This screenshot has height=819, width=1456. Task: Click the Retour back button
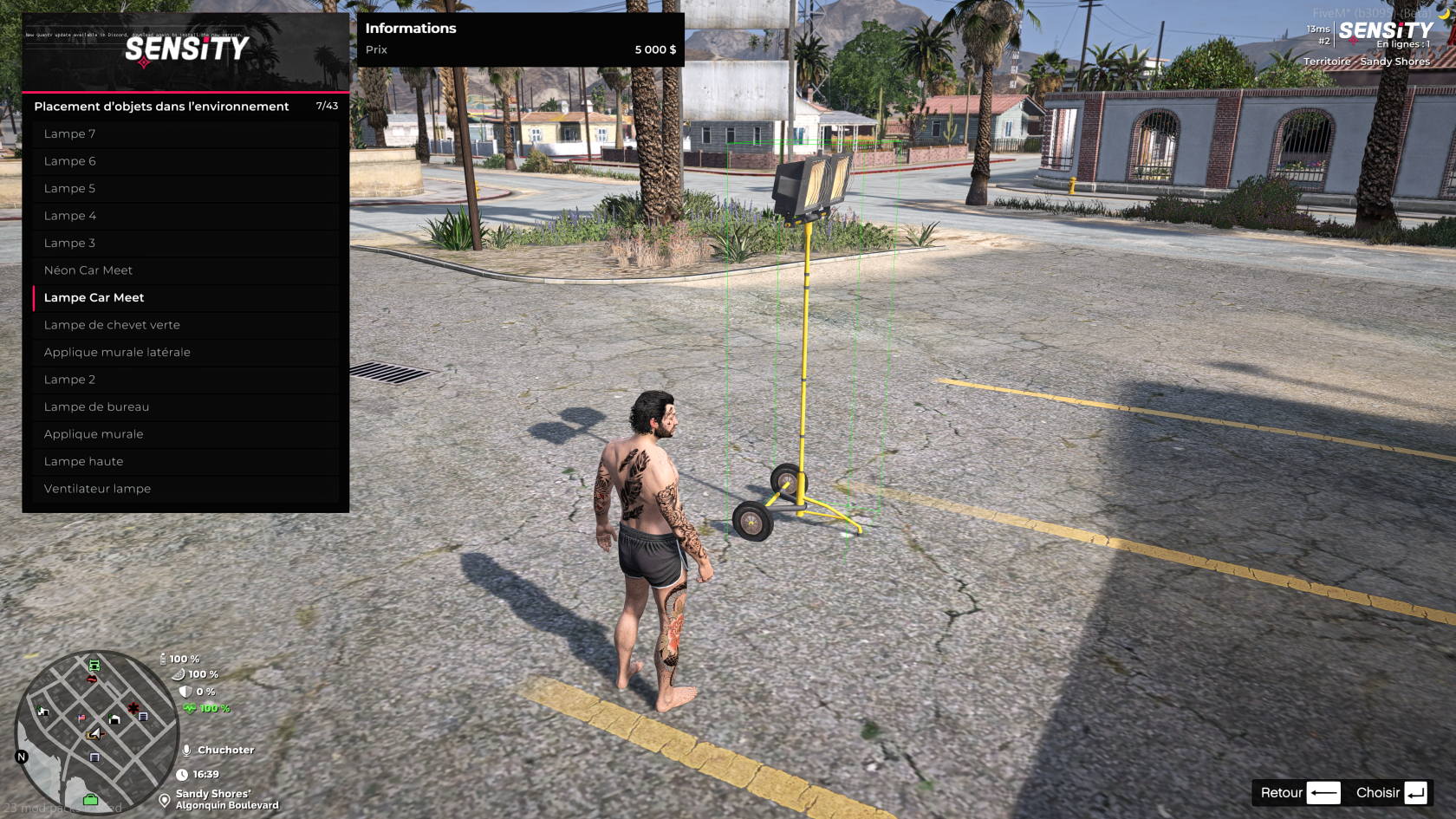click(x=1299, y=792)
